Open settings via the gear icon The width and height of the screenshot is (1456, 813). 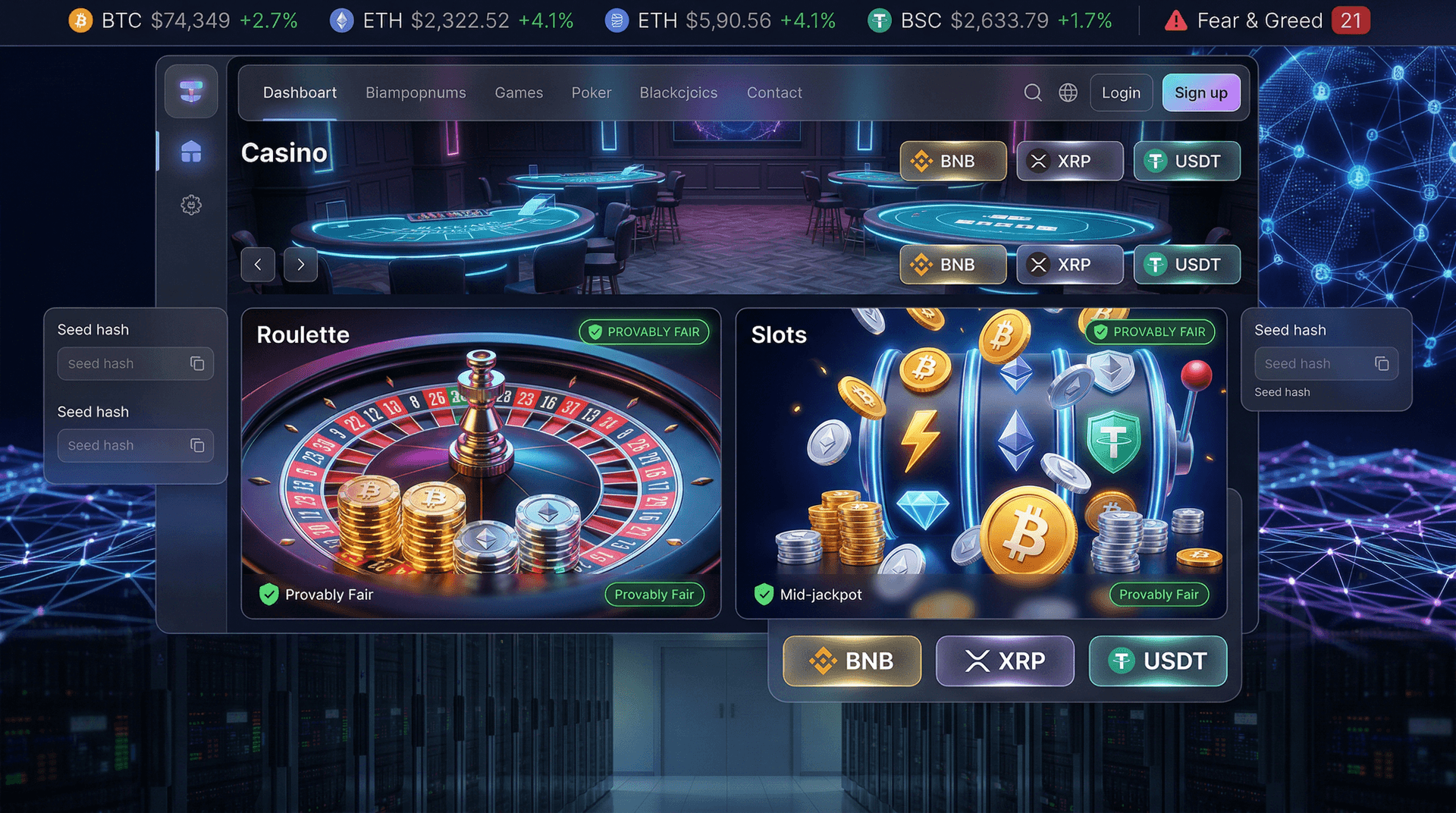[191, 205]
